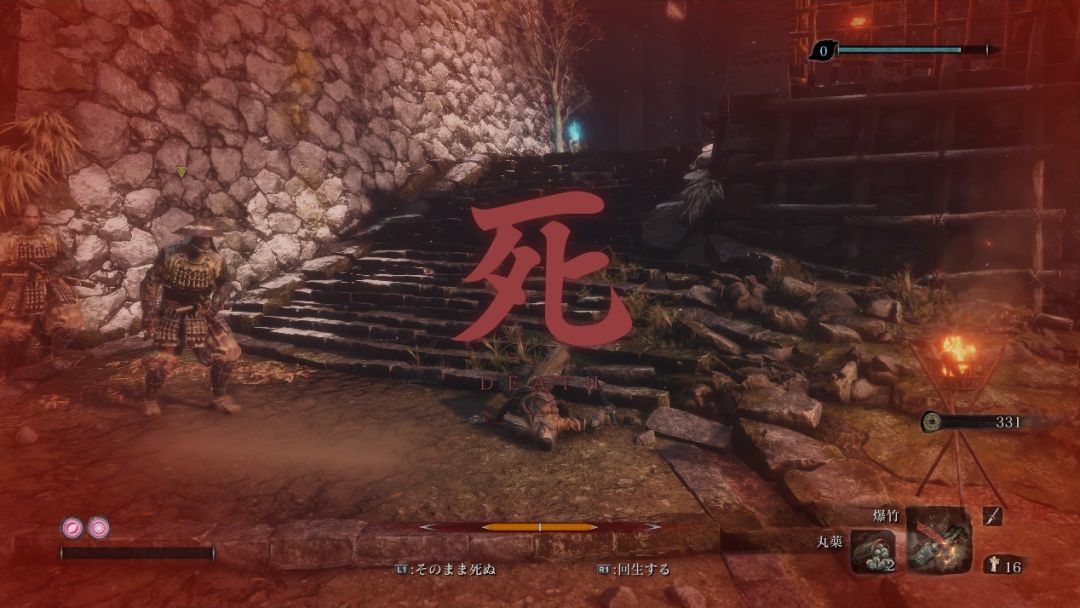This screenshot has height=608, width=1080.
Task: Click the small sword icon above spirit emblems
Action: point(993,516)
